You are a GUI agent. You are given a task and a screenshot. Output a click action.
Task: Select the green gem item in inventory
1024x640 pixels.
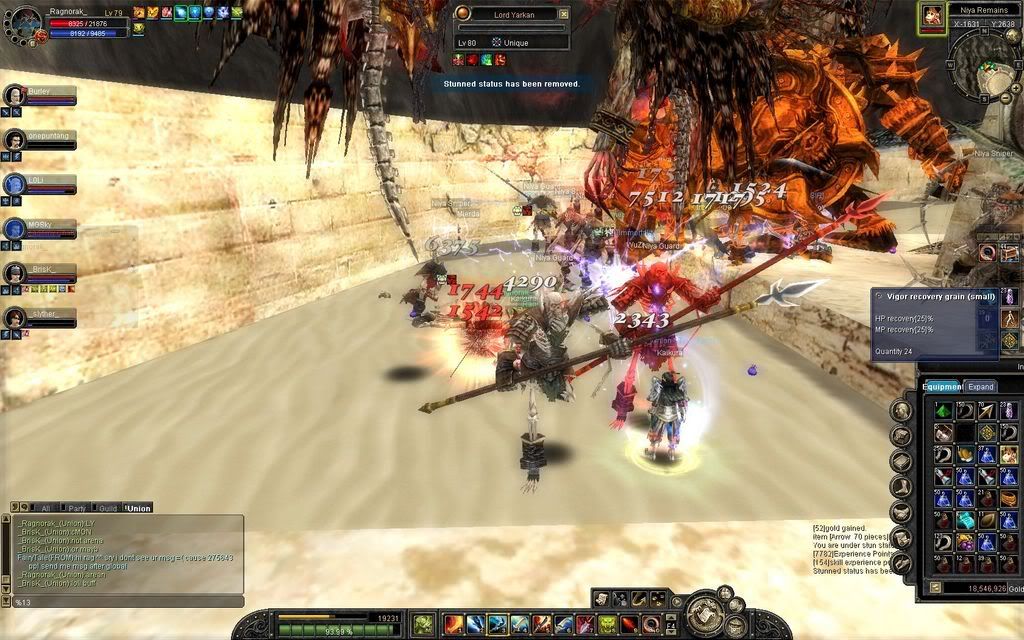943,410
